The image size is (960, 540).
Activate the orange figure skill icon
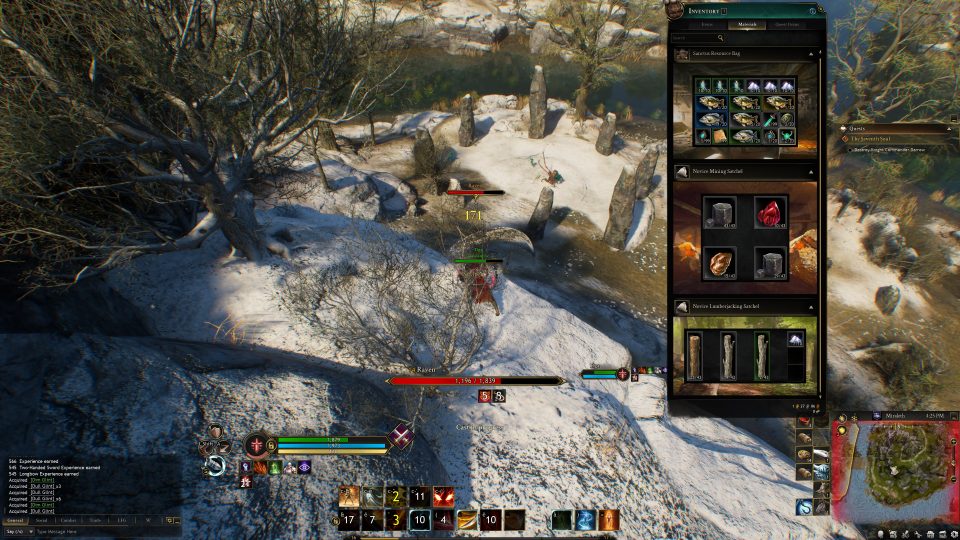609,520
